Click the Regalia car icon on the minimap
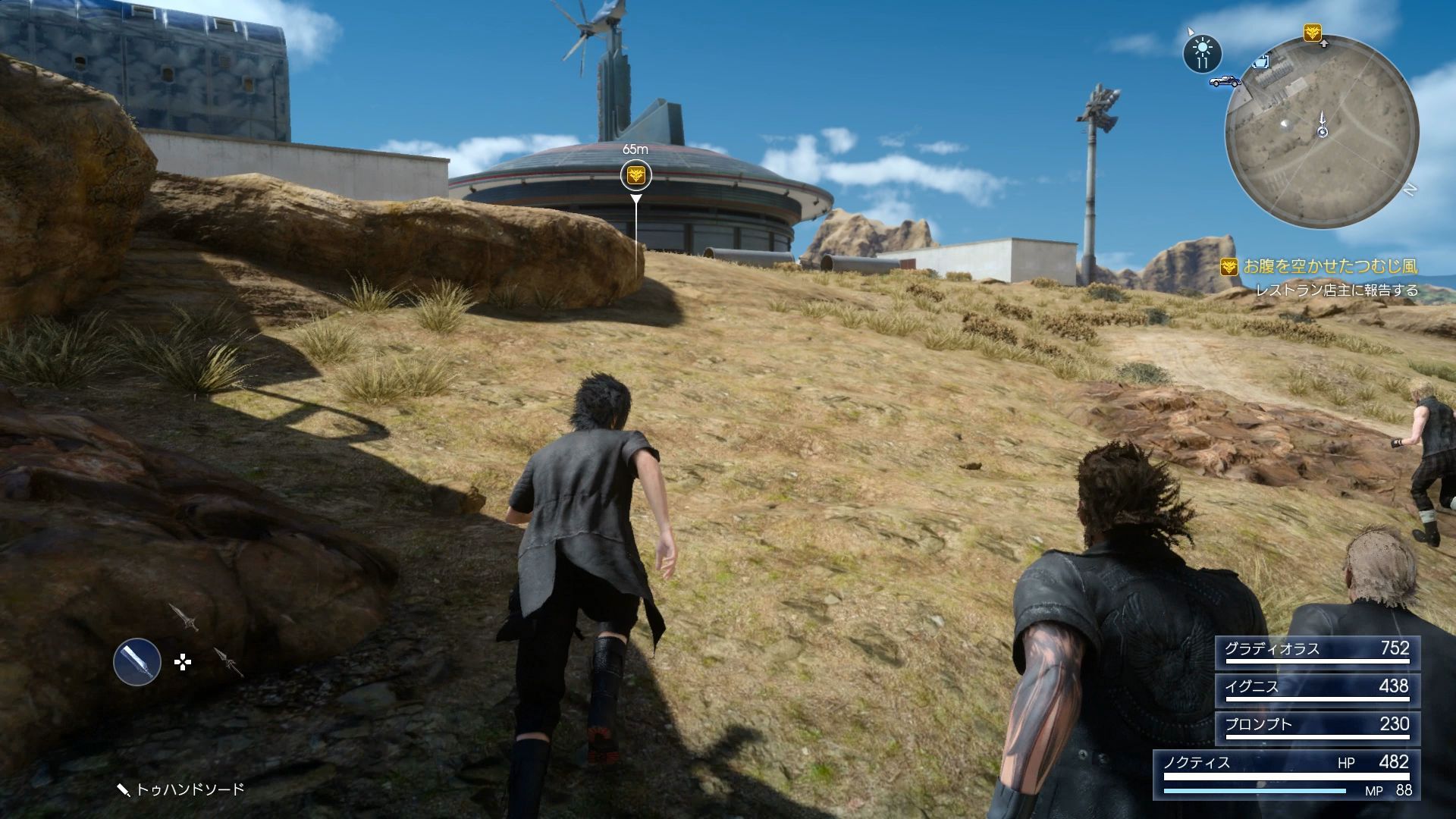The height and width of the screenshot is (819, 1456). (1225, 81)
